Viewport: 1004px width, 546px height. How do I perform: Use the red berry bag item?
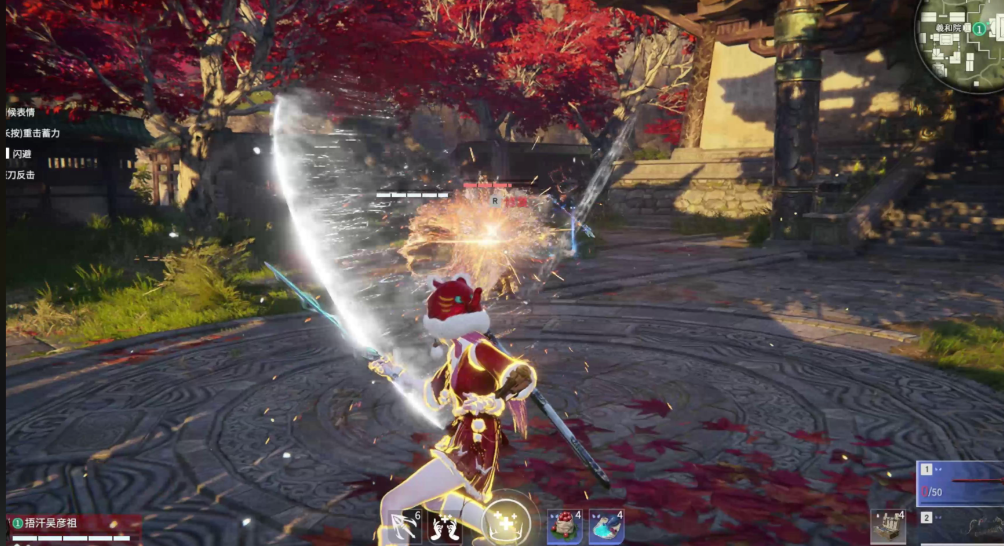point(564,526)
